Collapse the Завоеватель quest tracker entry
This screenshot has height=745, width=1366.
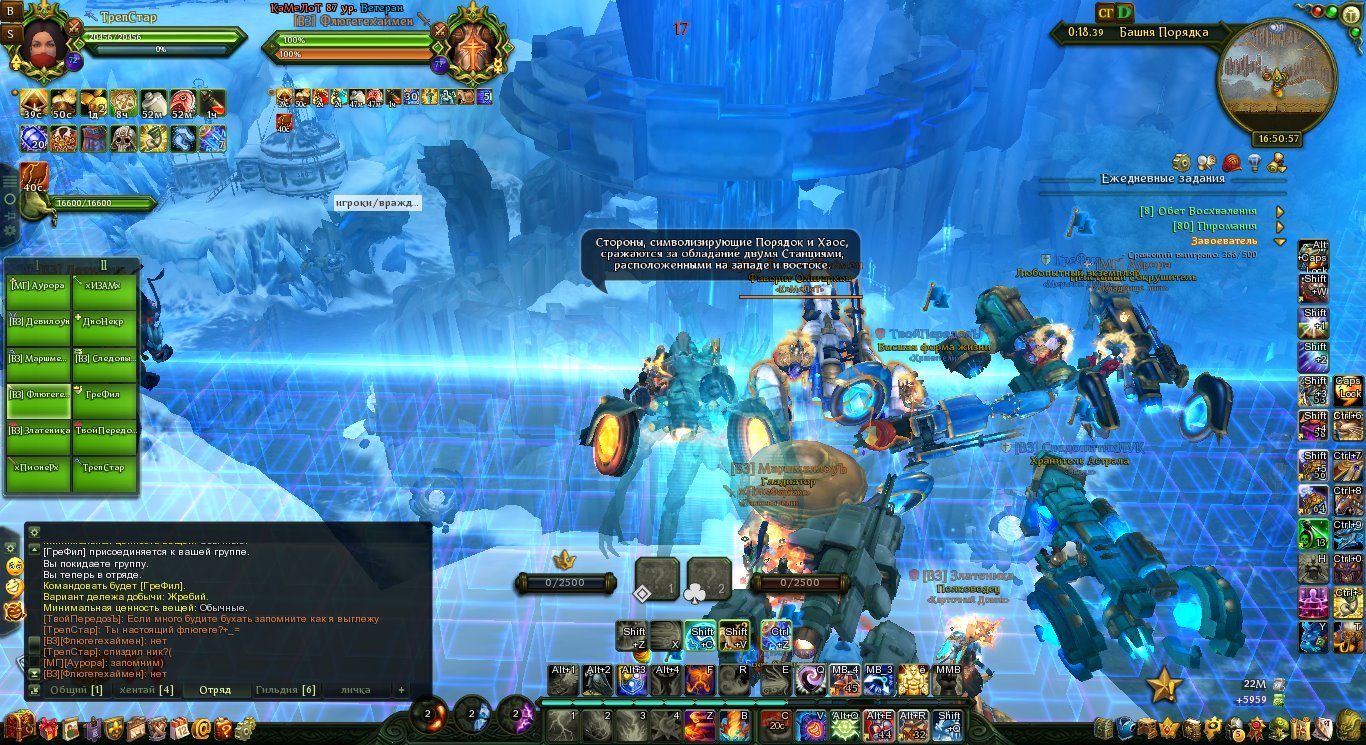tap(1279, 241)
